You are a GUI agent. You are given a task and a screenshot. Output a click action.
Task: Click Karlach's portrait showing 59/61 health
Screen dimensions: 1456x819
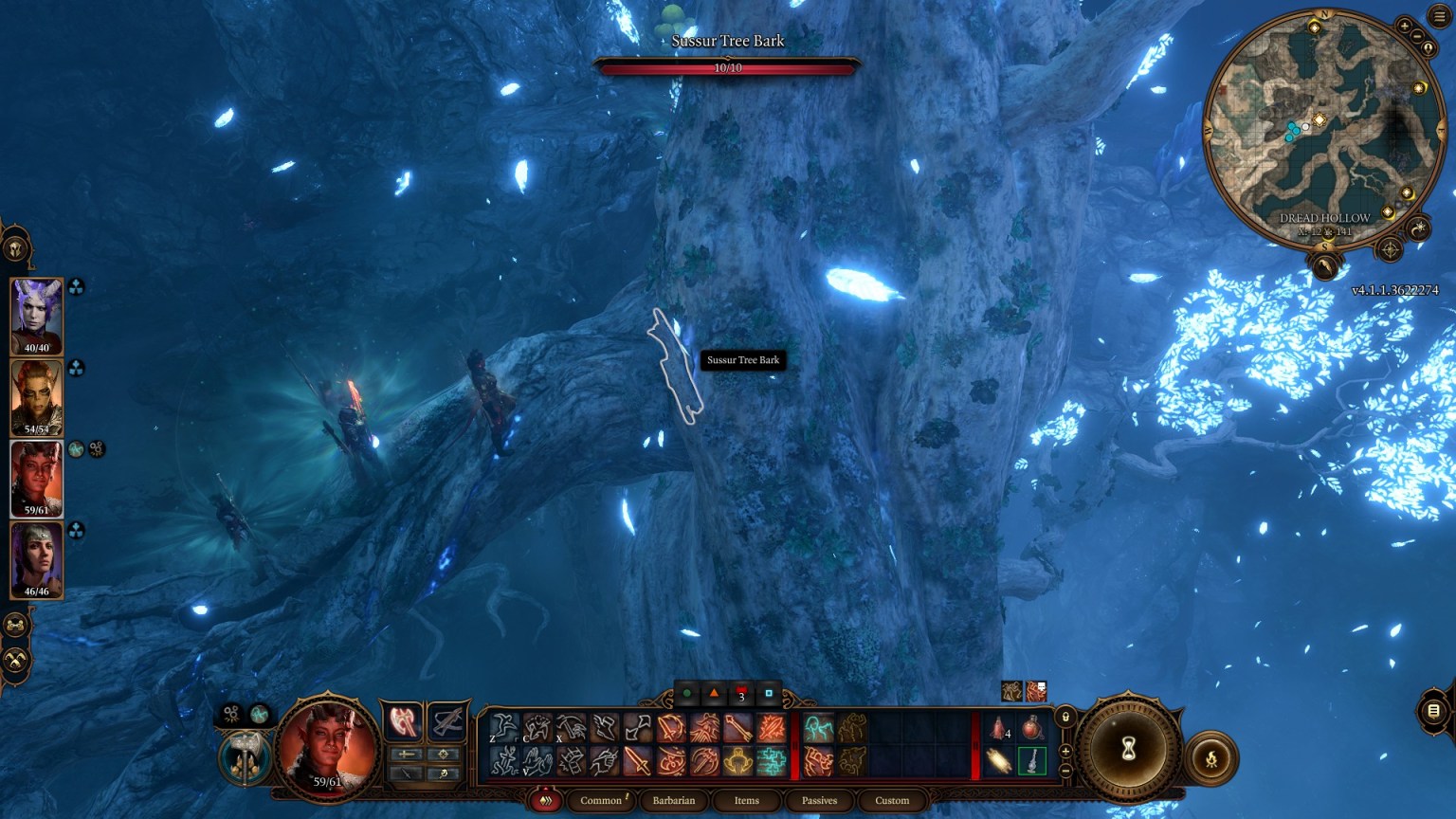coord(37,479)
